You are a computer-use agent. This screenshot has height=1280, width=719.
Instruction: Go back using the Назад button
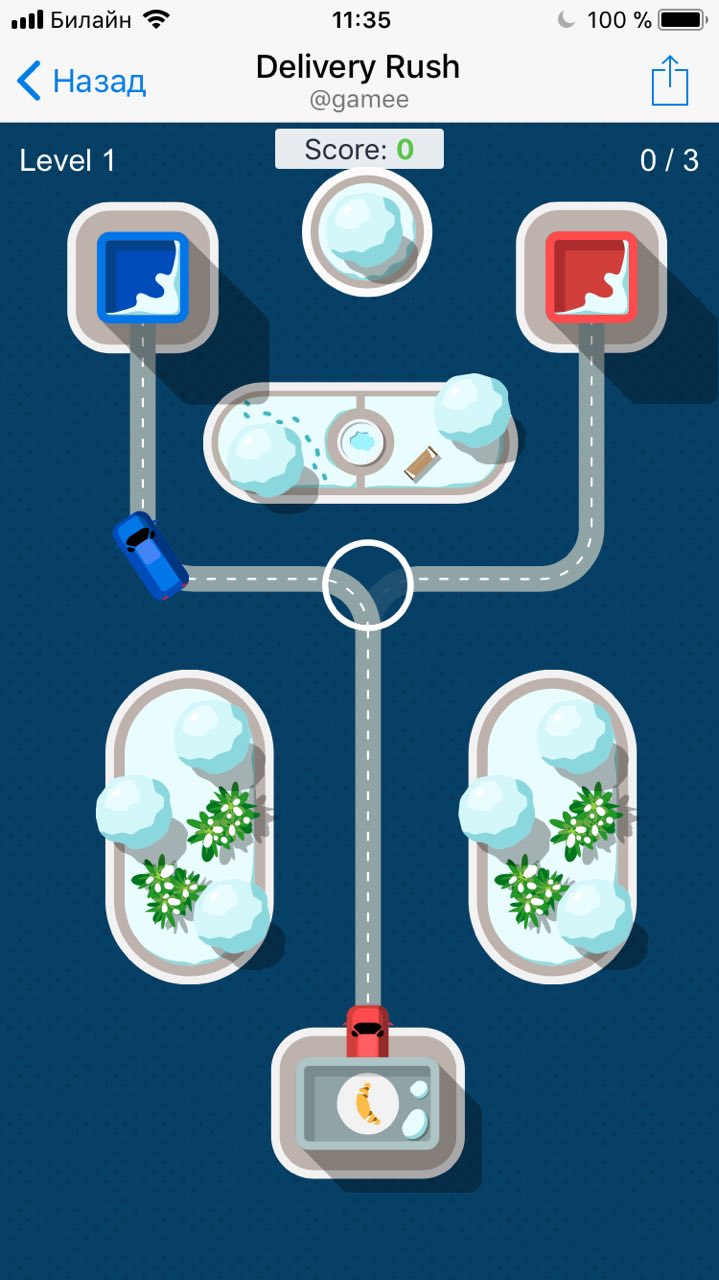click(x=82, y=81)
